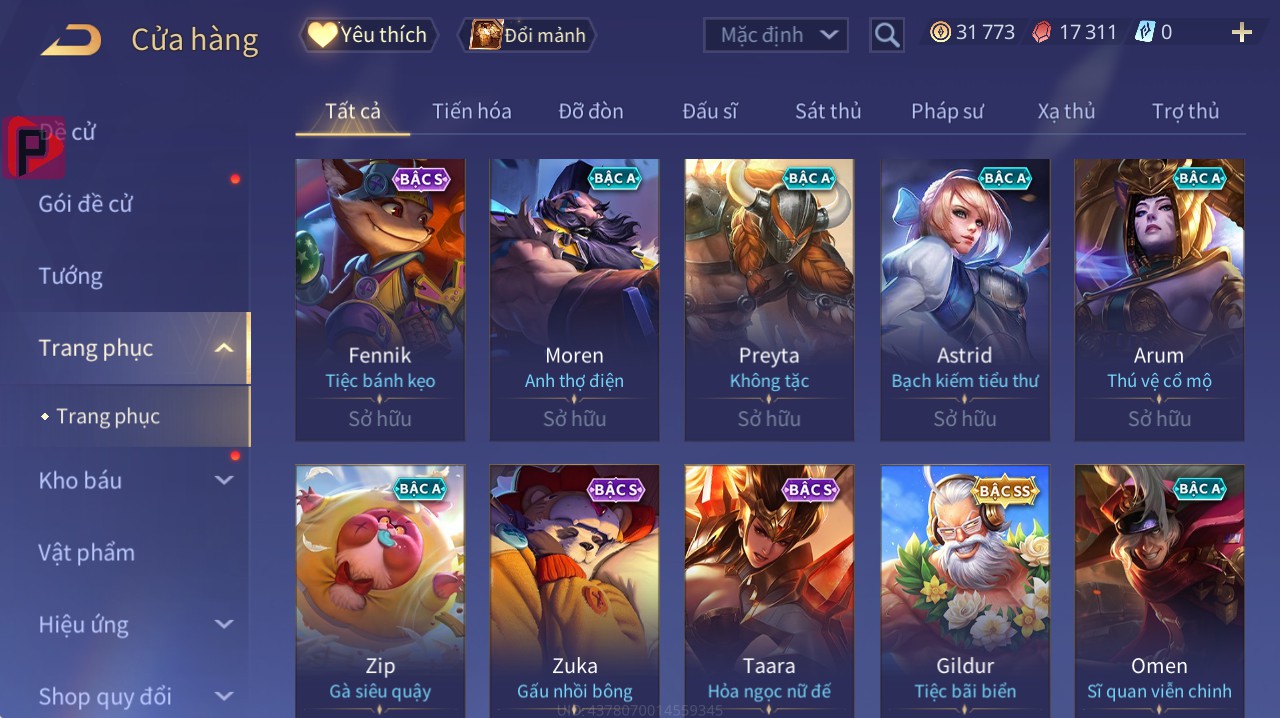View Astrid Bạch kiếm tiểu thư skin
1280x718 pixels.
pos(965,299)
